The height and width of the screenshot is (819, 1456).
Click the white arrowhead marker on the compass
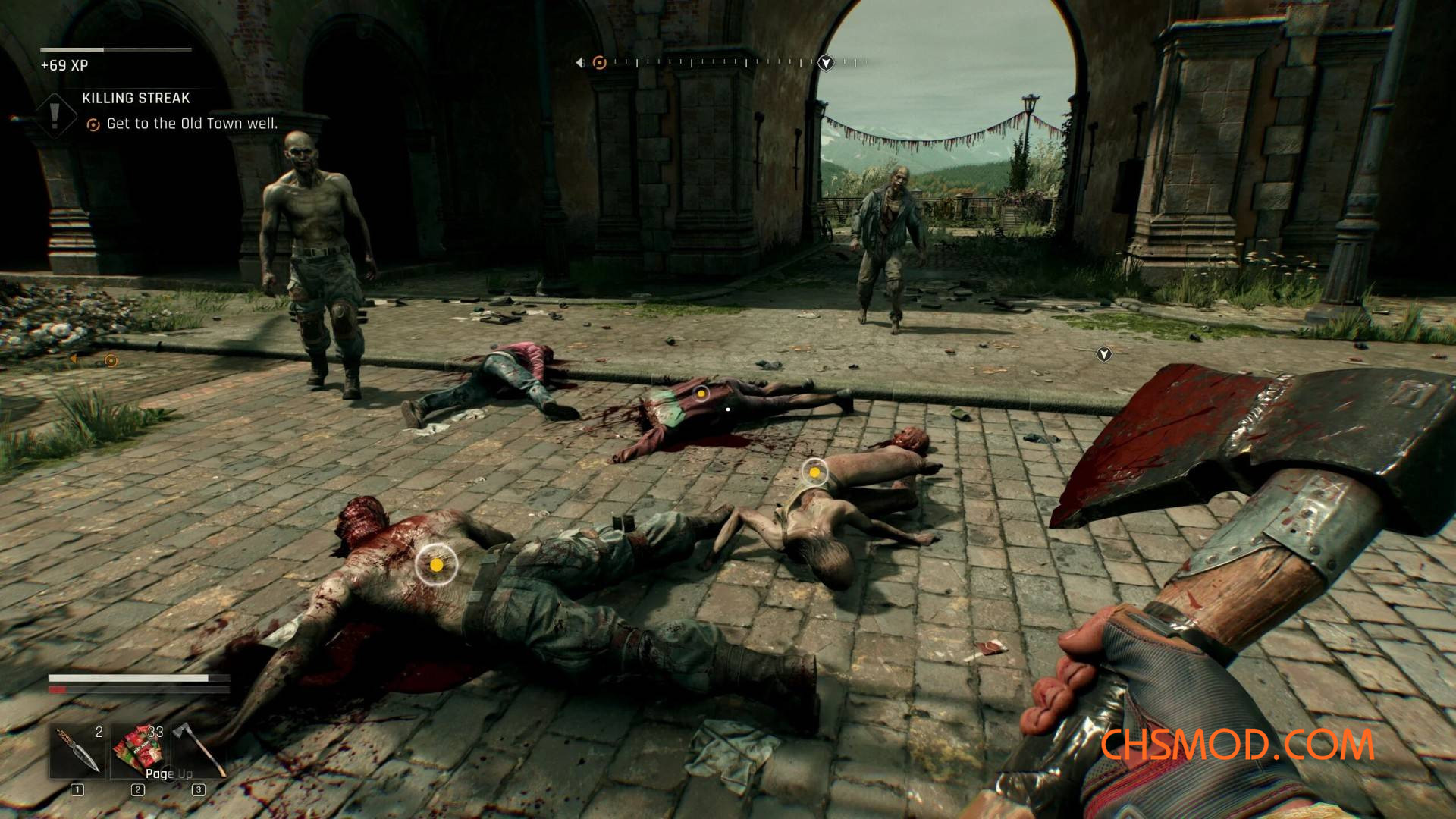[826, 63]
